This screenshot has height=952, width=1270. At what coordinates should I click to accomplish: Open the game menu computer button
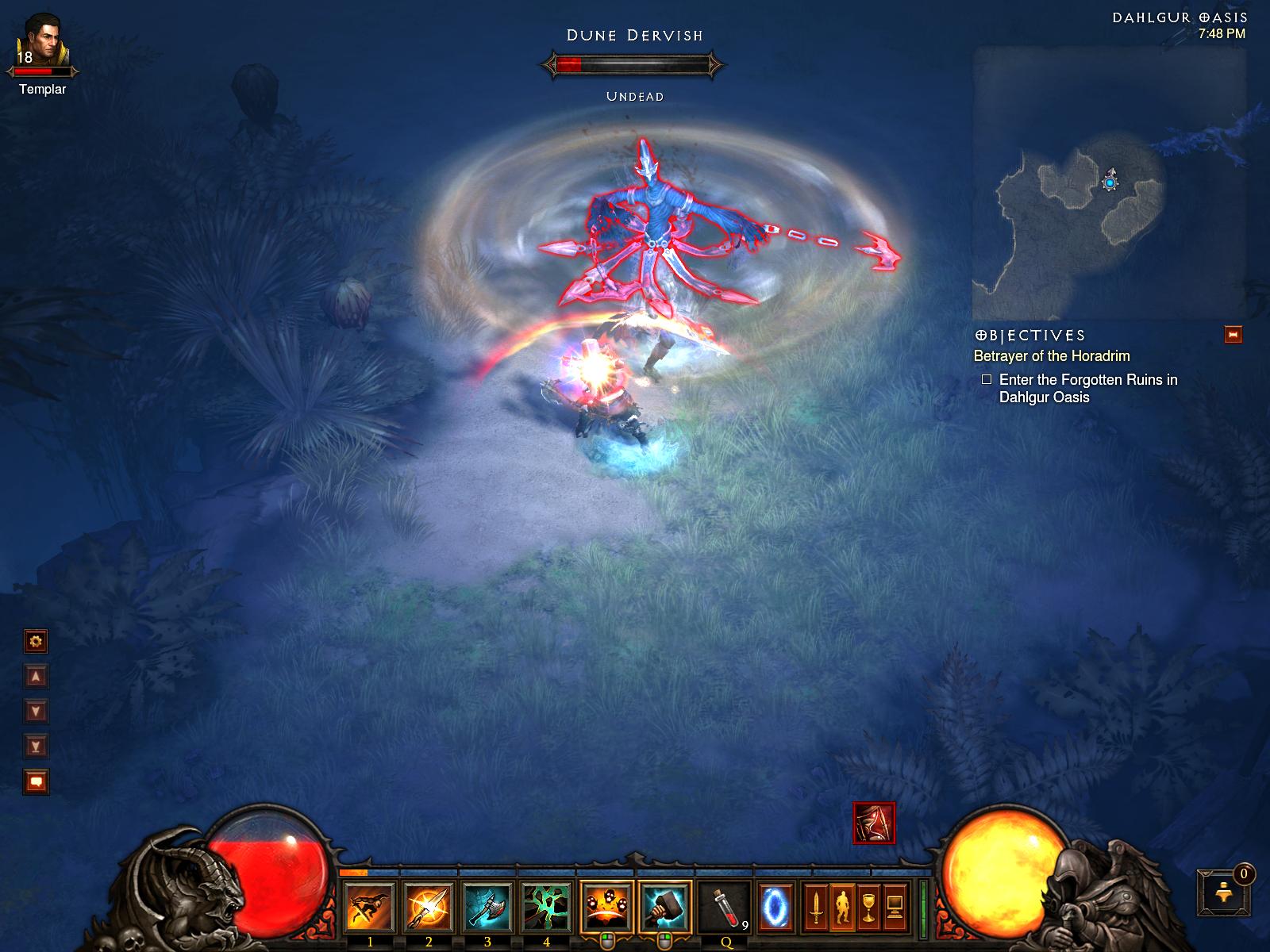click(x=896, y=907)
